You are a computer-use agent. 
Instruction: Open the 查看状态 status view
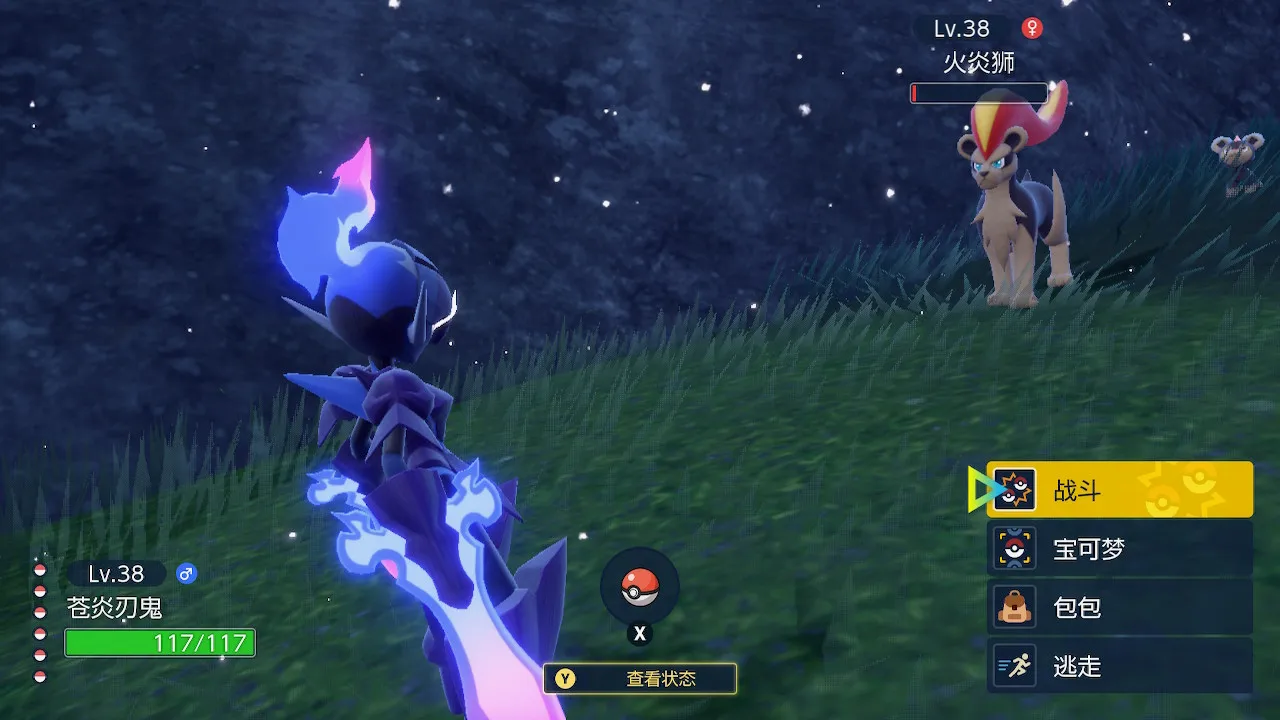tap(640, 679)
